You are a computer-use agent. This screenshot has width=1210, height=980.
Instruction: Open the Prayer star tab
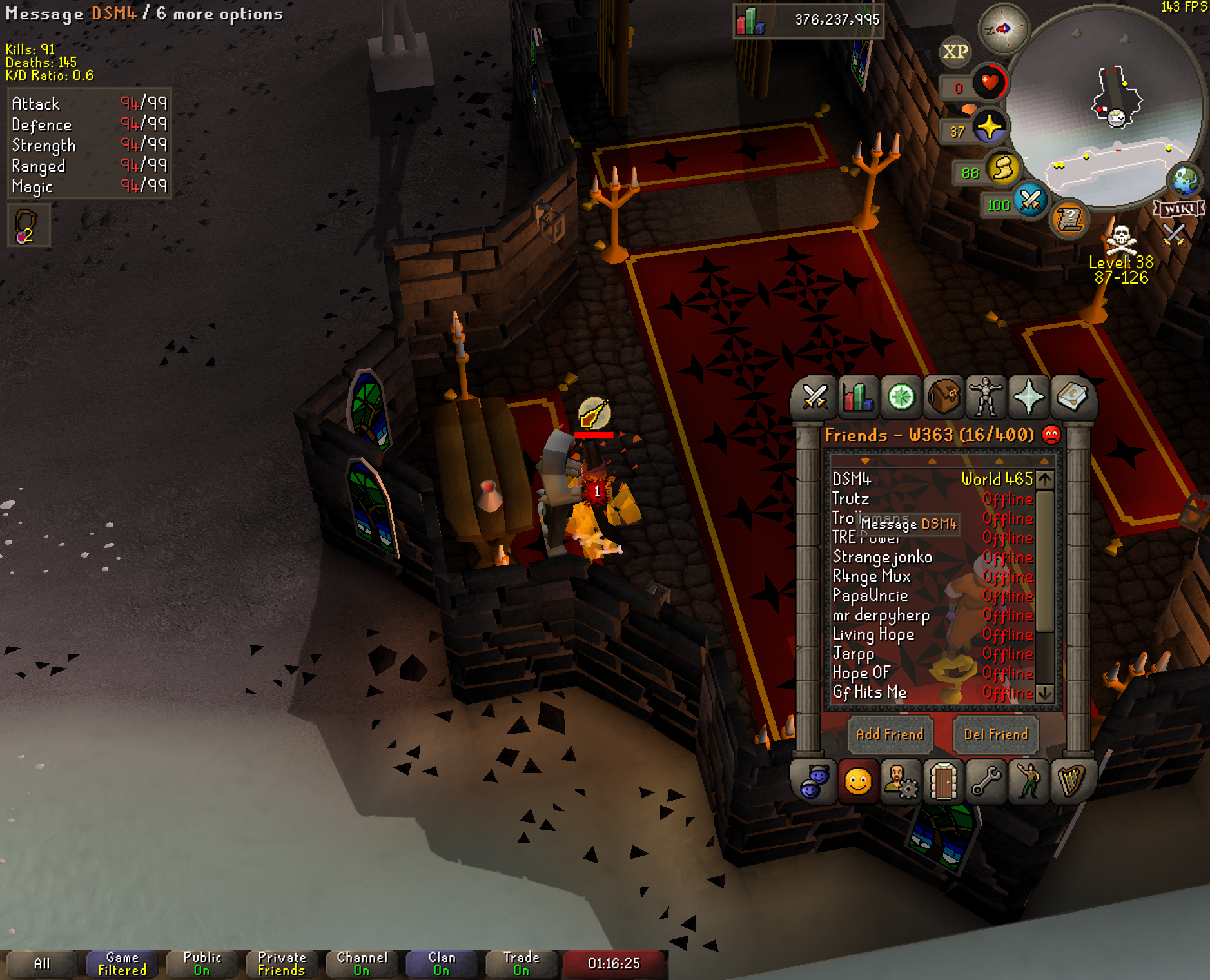[x=1029, y=397]
